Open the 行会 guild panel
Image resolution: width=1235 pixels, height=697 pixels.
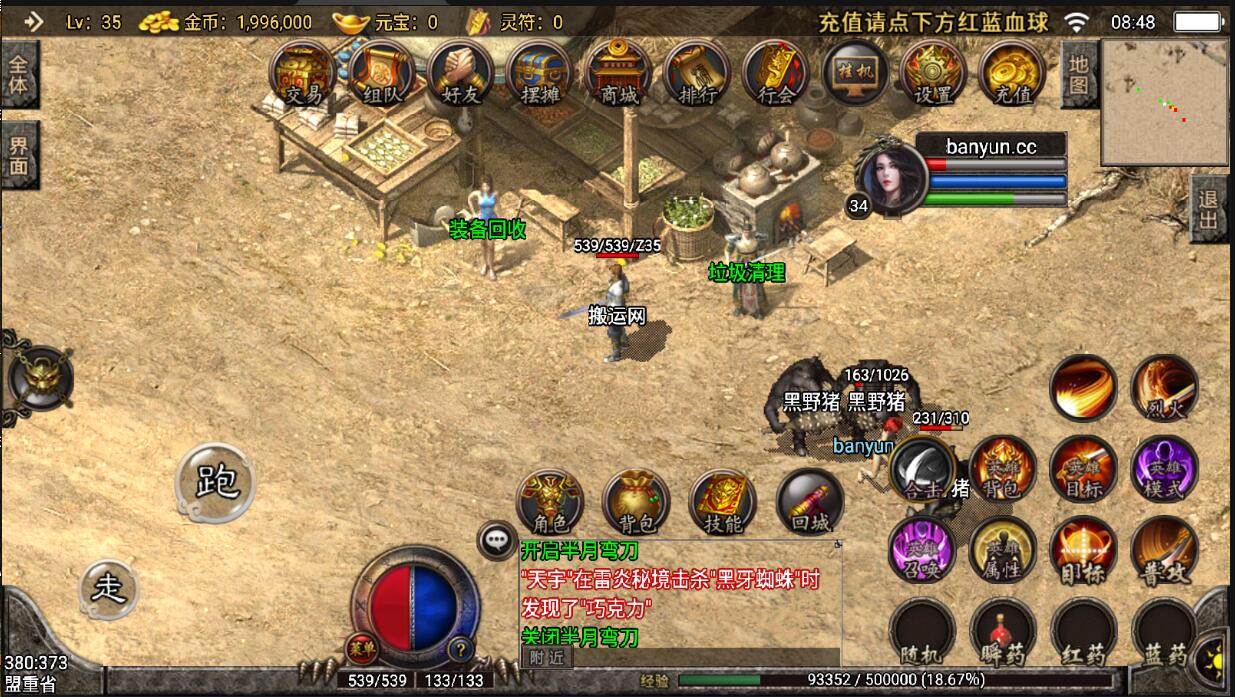pyautogui.click(x=776, y=74)
